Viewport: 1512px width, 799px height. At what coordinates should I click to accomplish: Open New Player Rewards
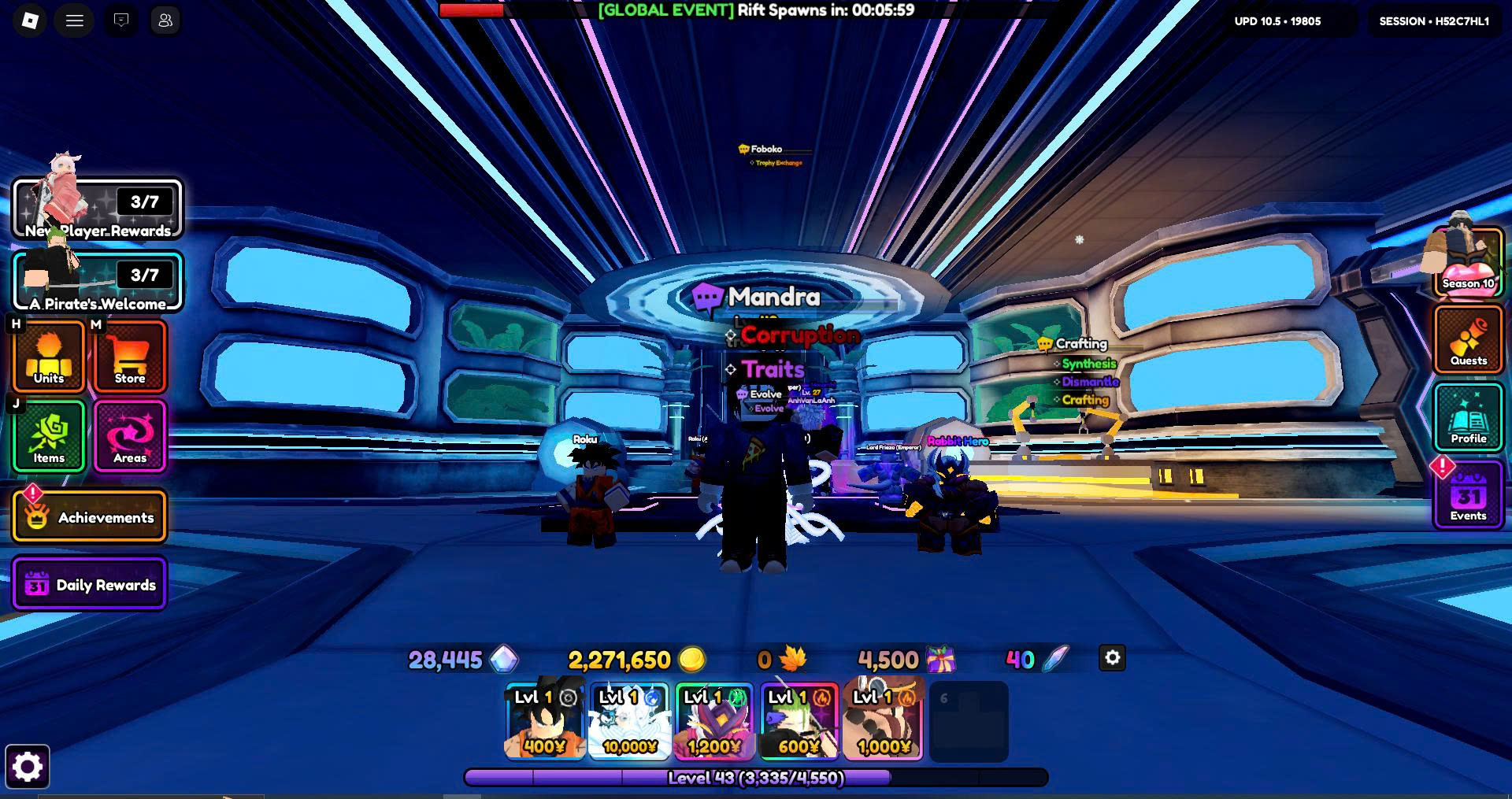coord(98,209)
